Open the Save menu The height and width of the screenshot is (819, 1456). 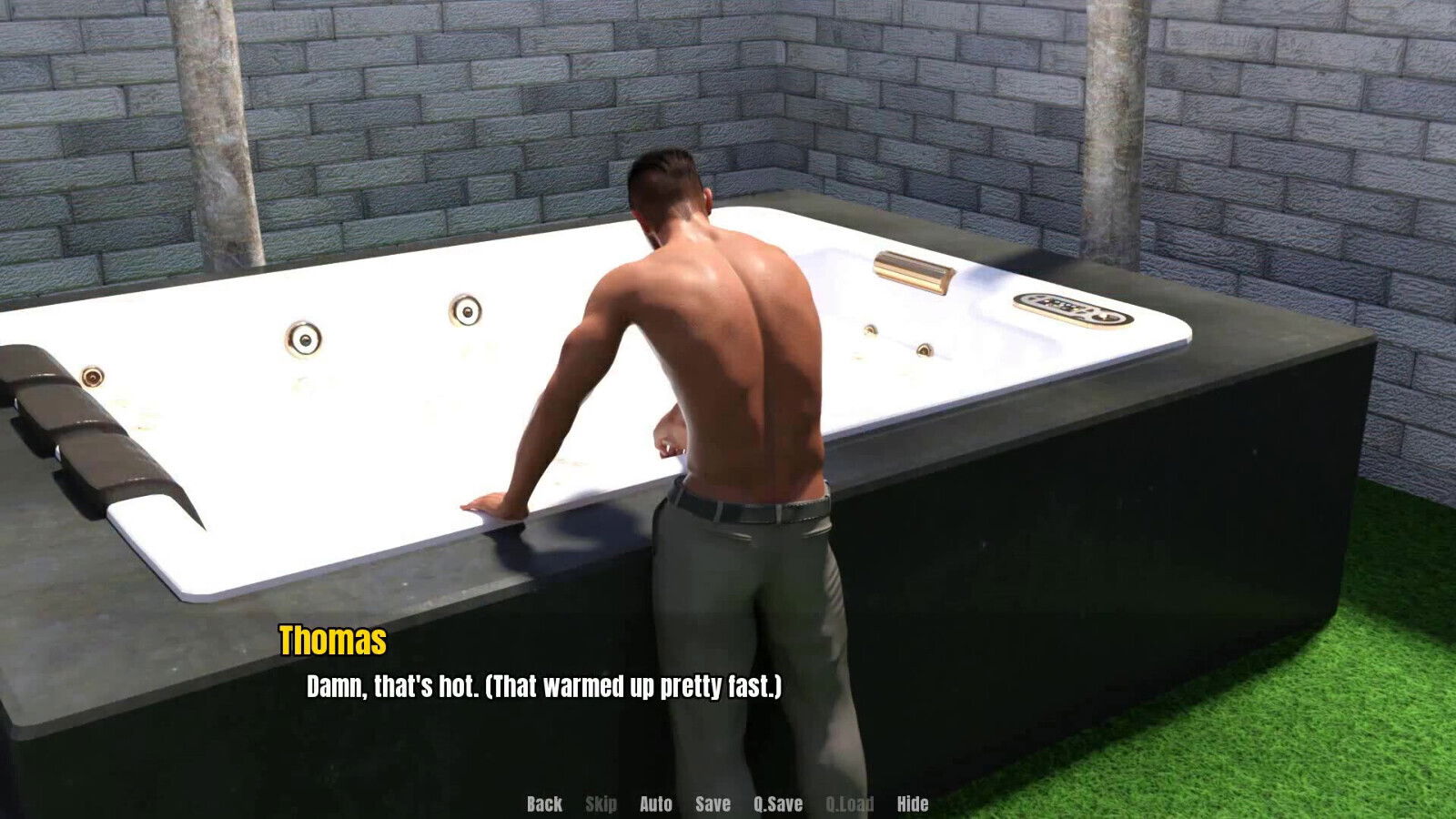click(x=713, y=804)
